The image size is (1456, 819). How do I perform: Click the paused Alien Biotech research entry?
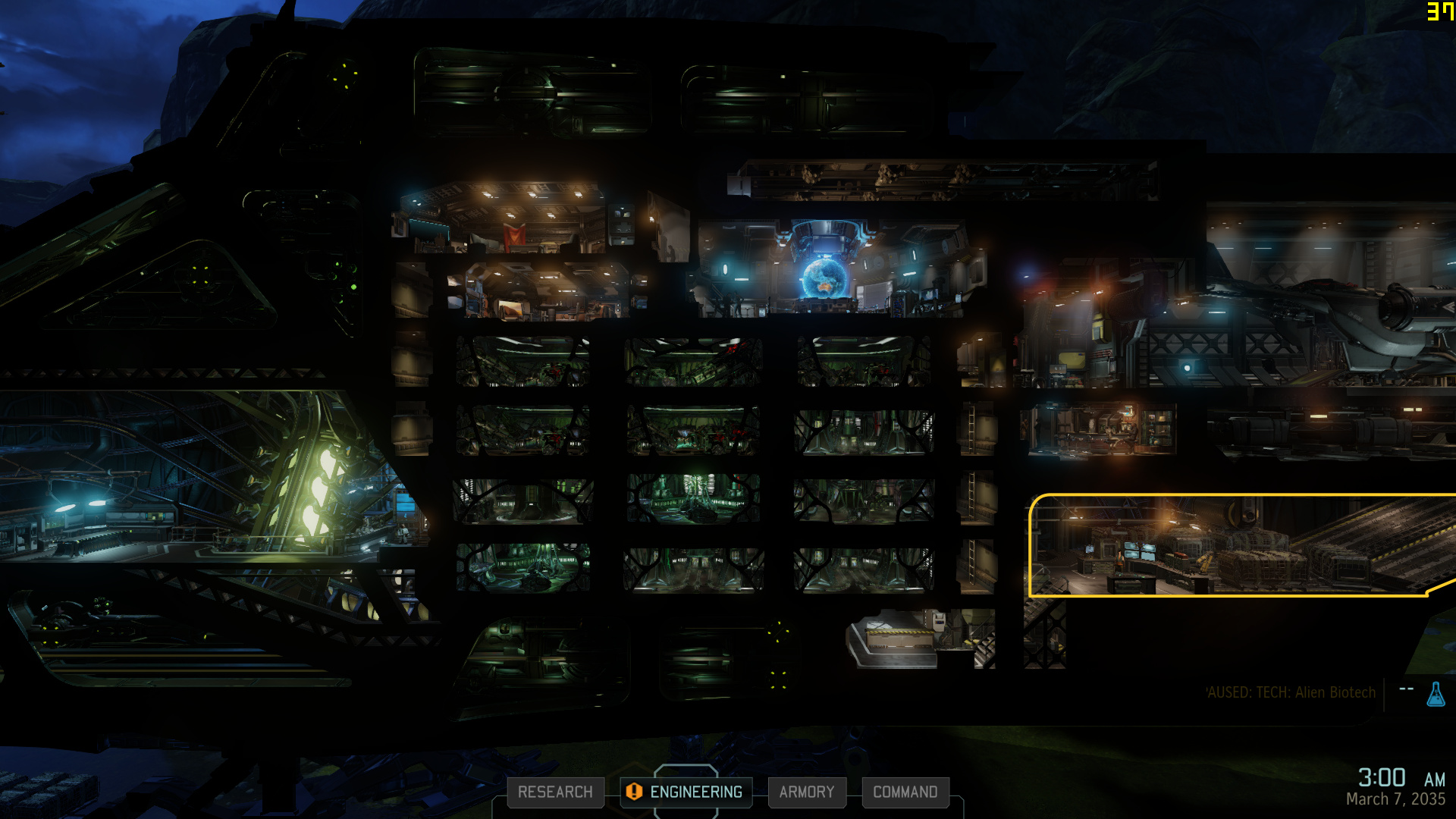(1291, 692)
